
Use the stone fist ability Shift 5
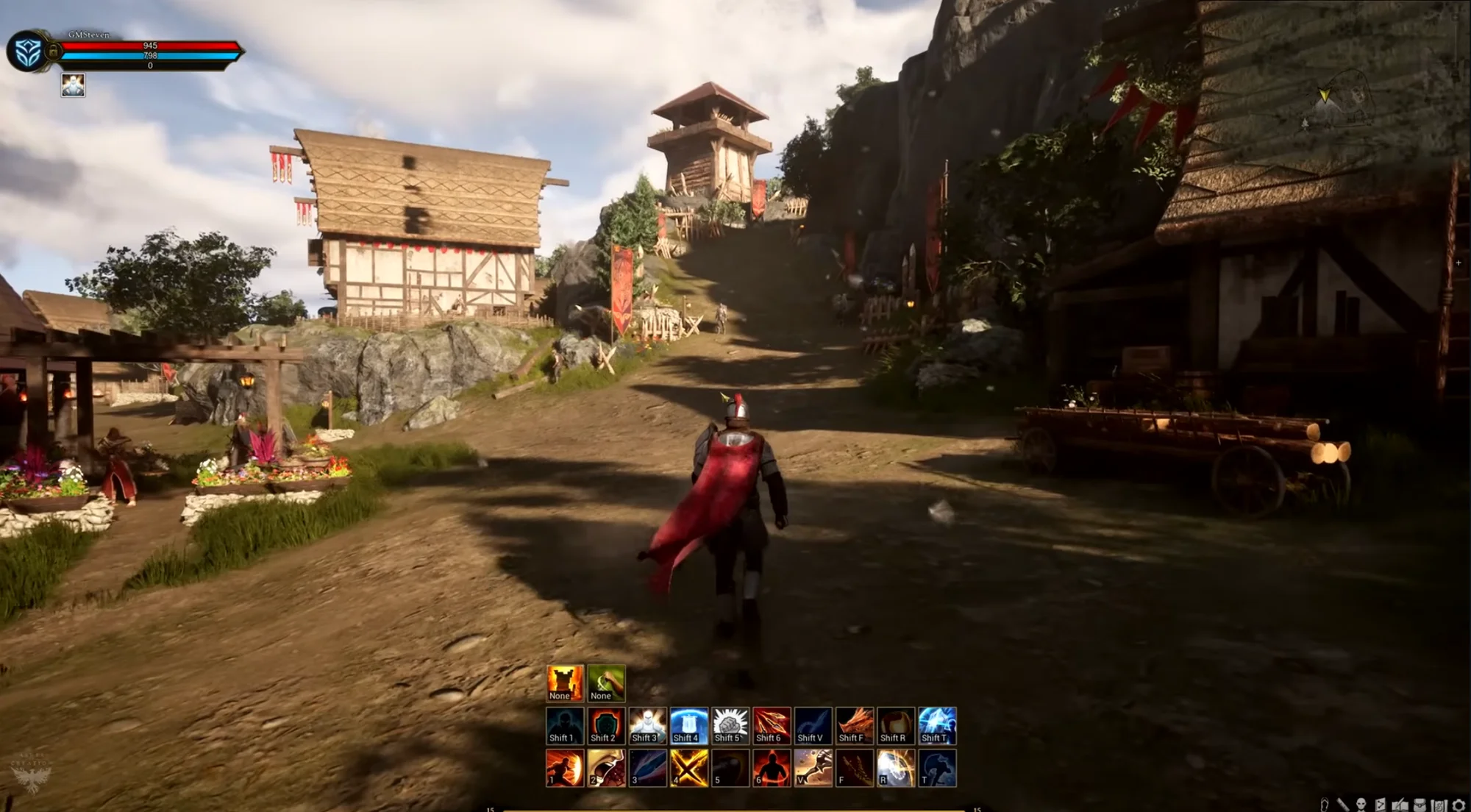(x=730, y=725)
